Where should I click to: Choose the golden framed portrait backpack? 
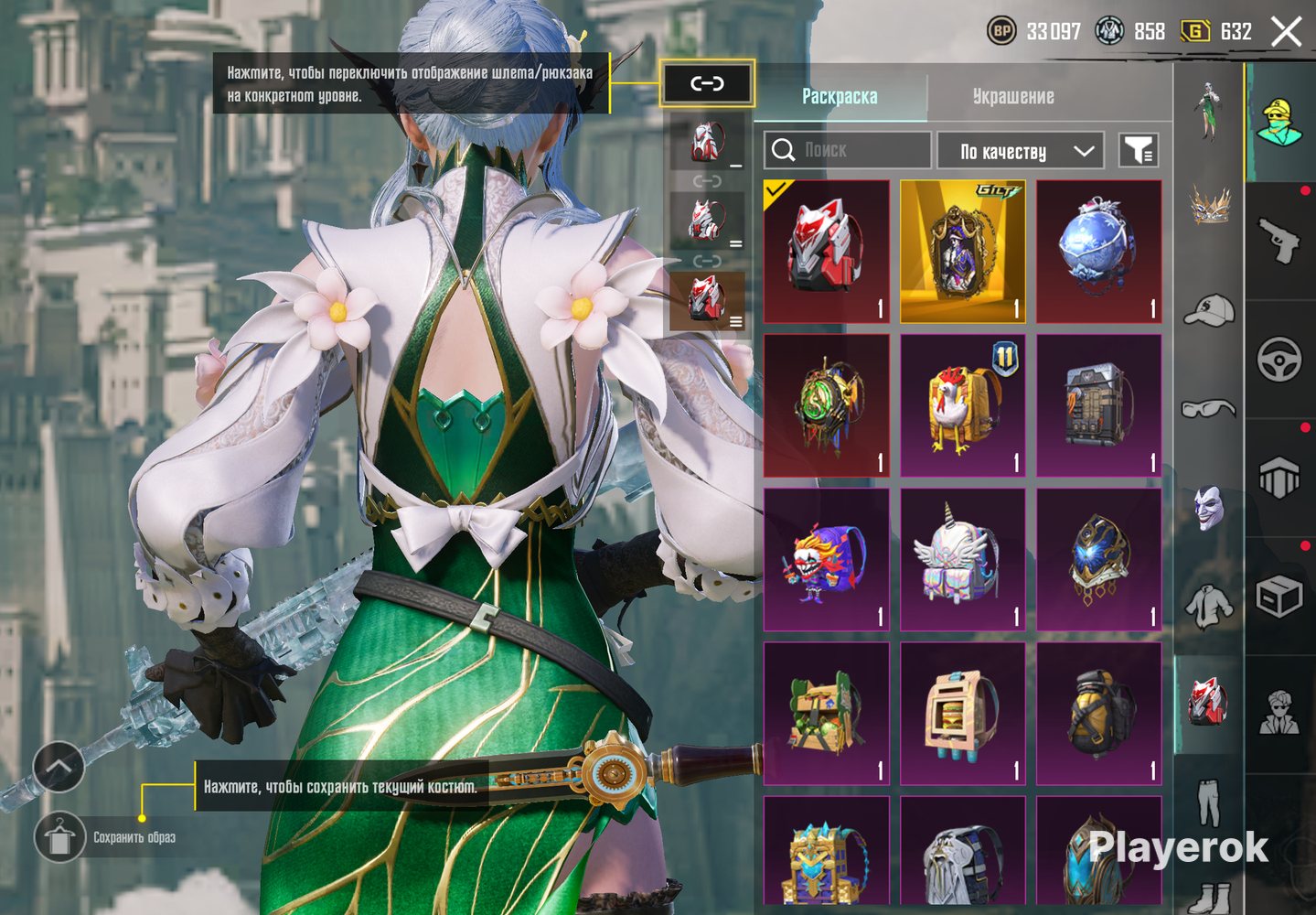(x=962, y=251)
